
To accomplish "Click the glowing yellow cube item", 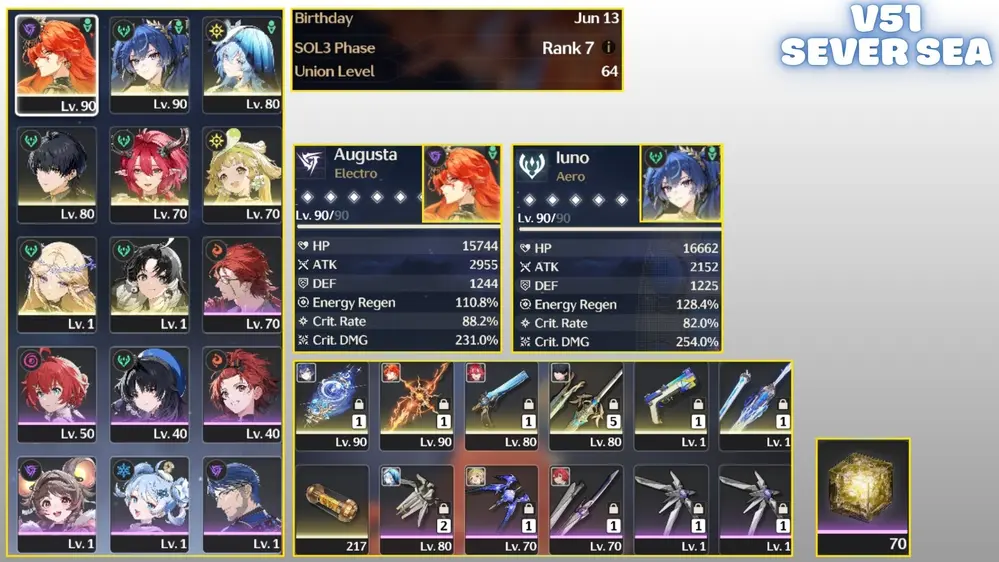I will coord(863,492).
